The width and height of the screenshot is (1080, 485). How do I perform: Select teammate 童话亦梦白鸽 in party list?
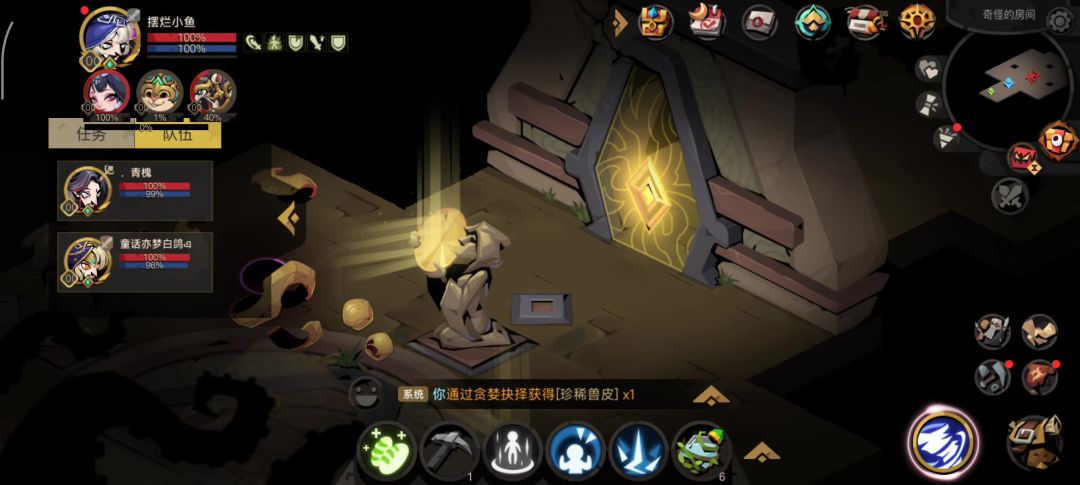135,262
